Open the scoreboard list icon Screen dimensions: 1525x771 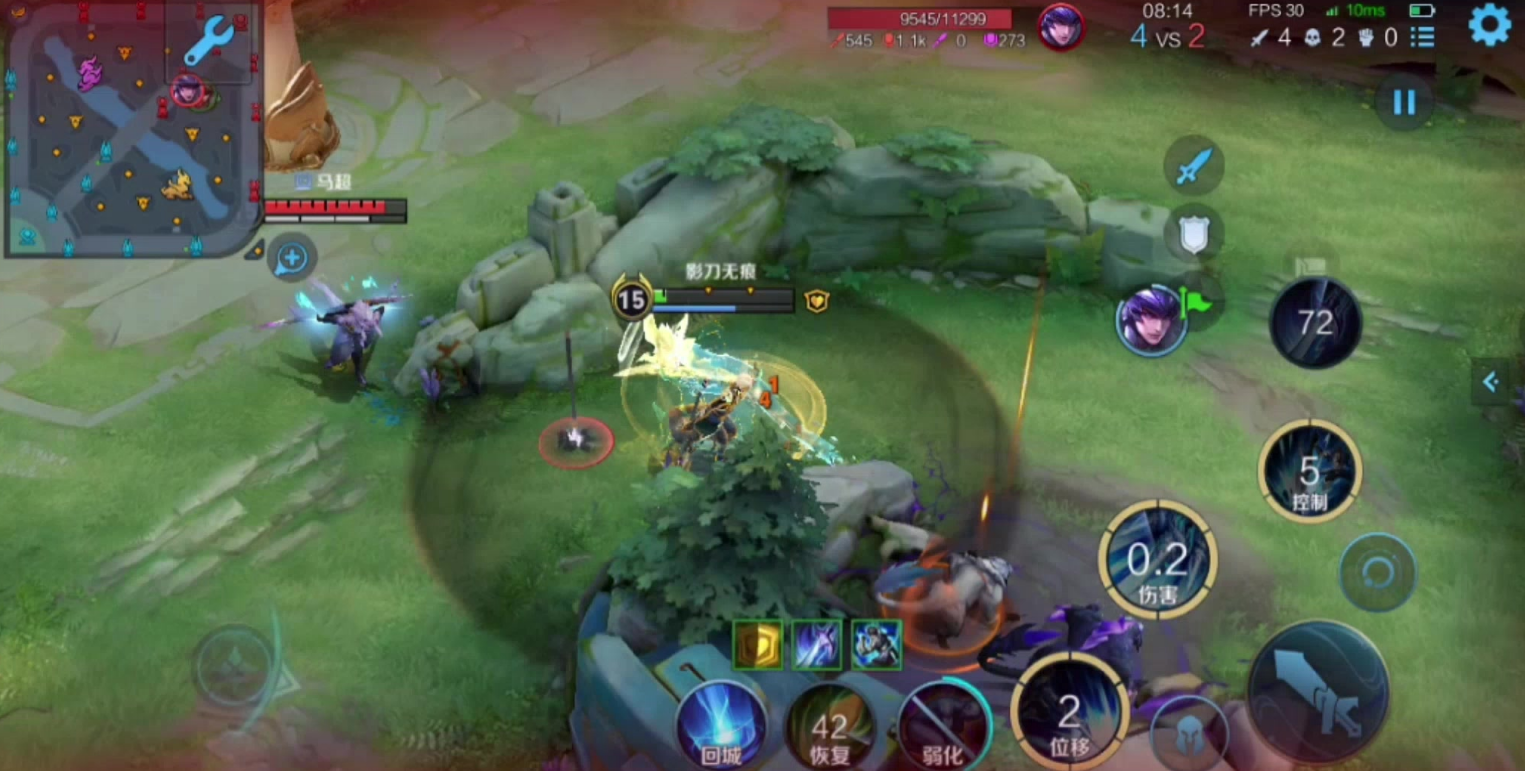pyautogui.click(x=1422, y=37)
